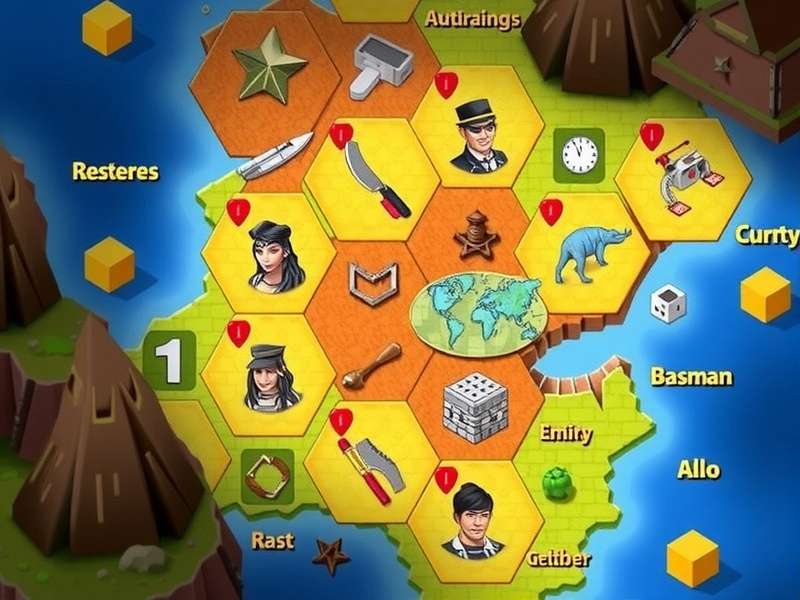Activate the rope ring icon

[x=267, y=476]
